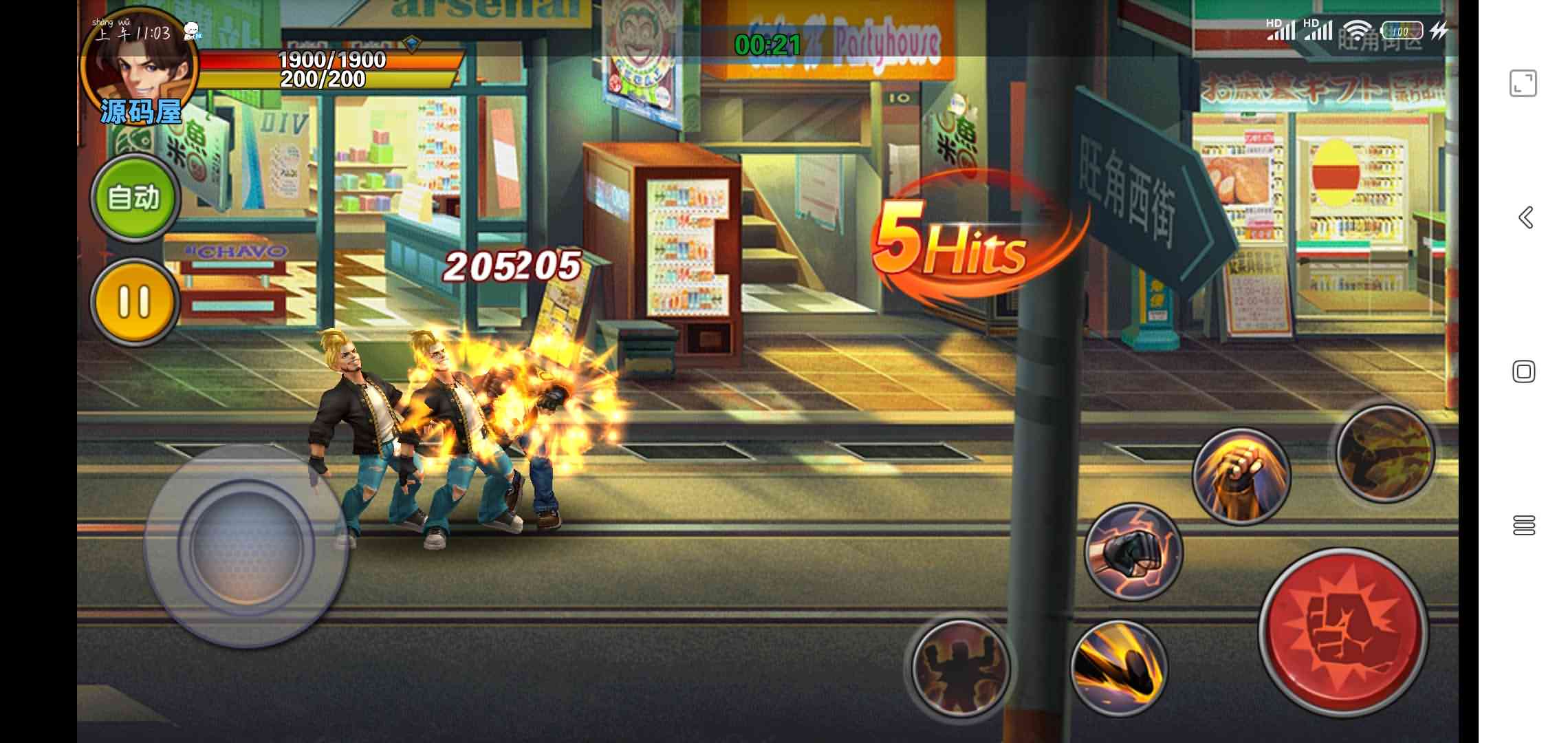Screen dimensions: 1568x743
Task: Tap the battery indicator in the status bar
Action: [1403, 30]
